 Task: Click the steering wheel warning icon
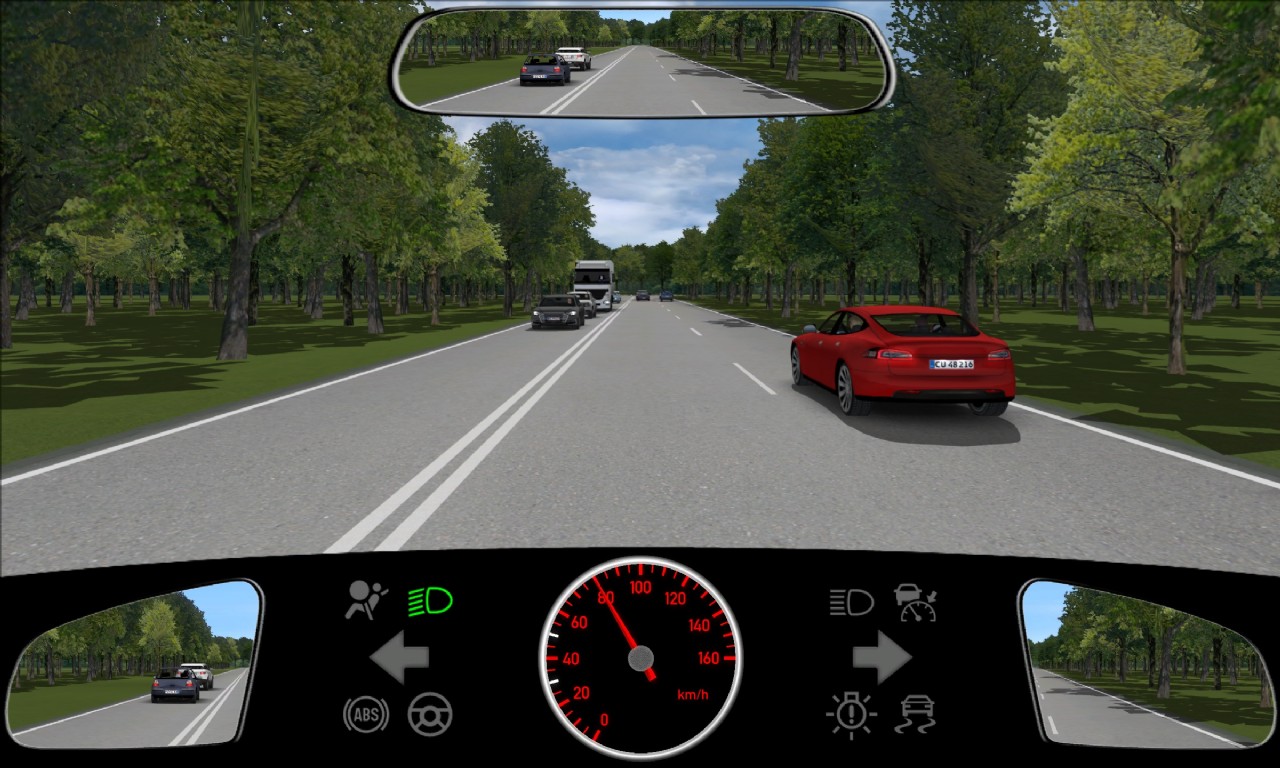(x=430, y=715)
